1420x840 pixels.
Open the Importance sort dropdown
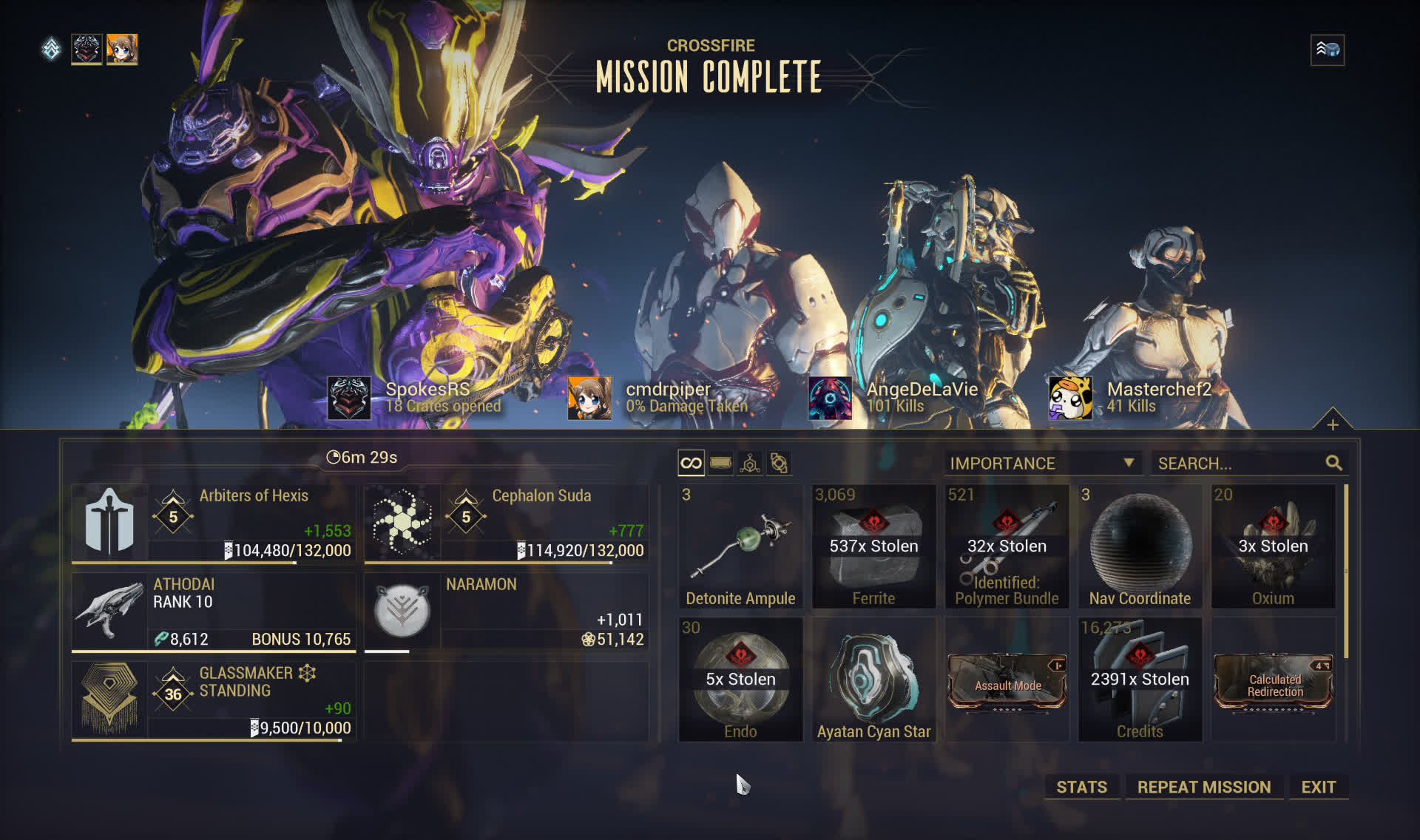click(x=1042, y=464)
